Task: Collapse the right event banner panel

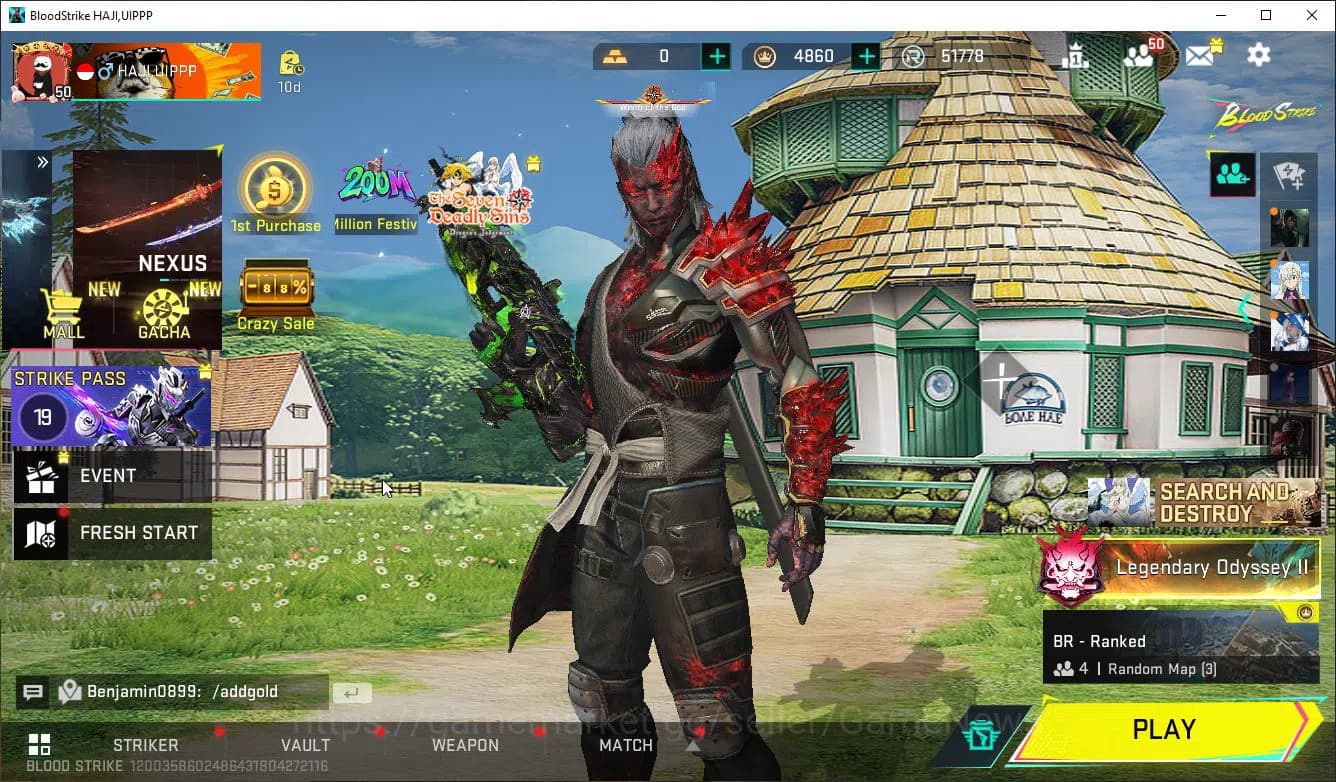Action: tap(1245, 307)
